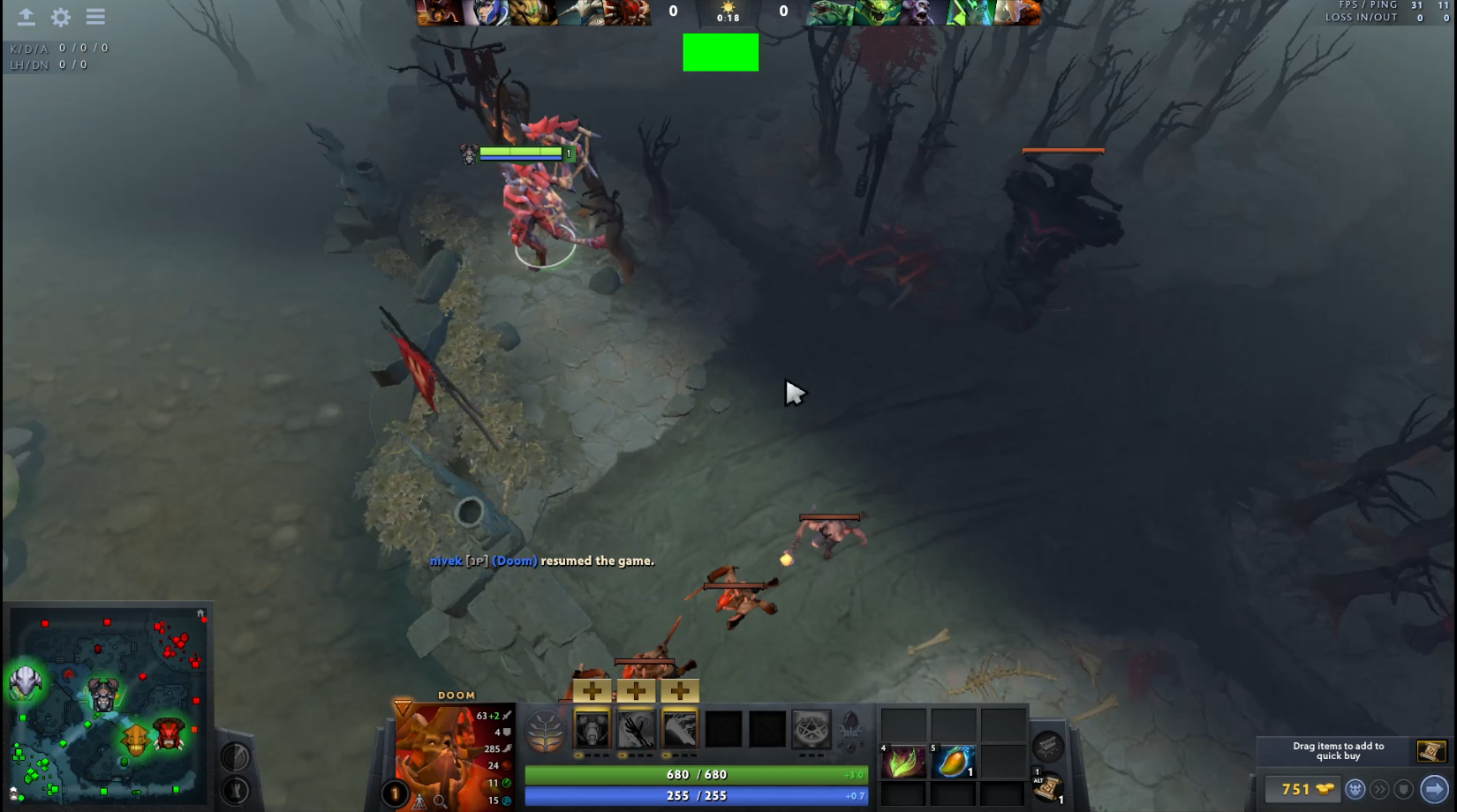
Task: Open the main menu via hamburger icon
Action: (x=95, y=17)
